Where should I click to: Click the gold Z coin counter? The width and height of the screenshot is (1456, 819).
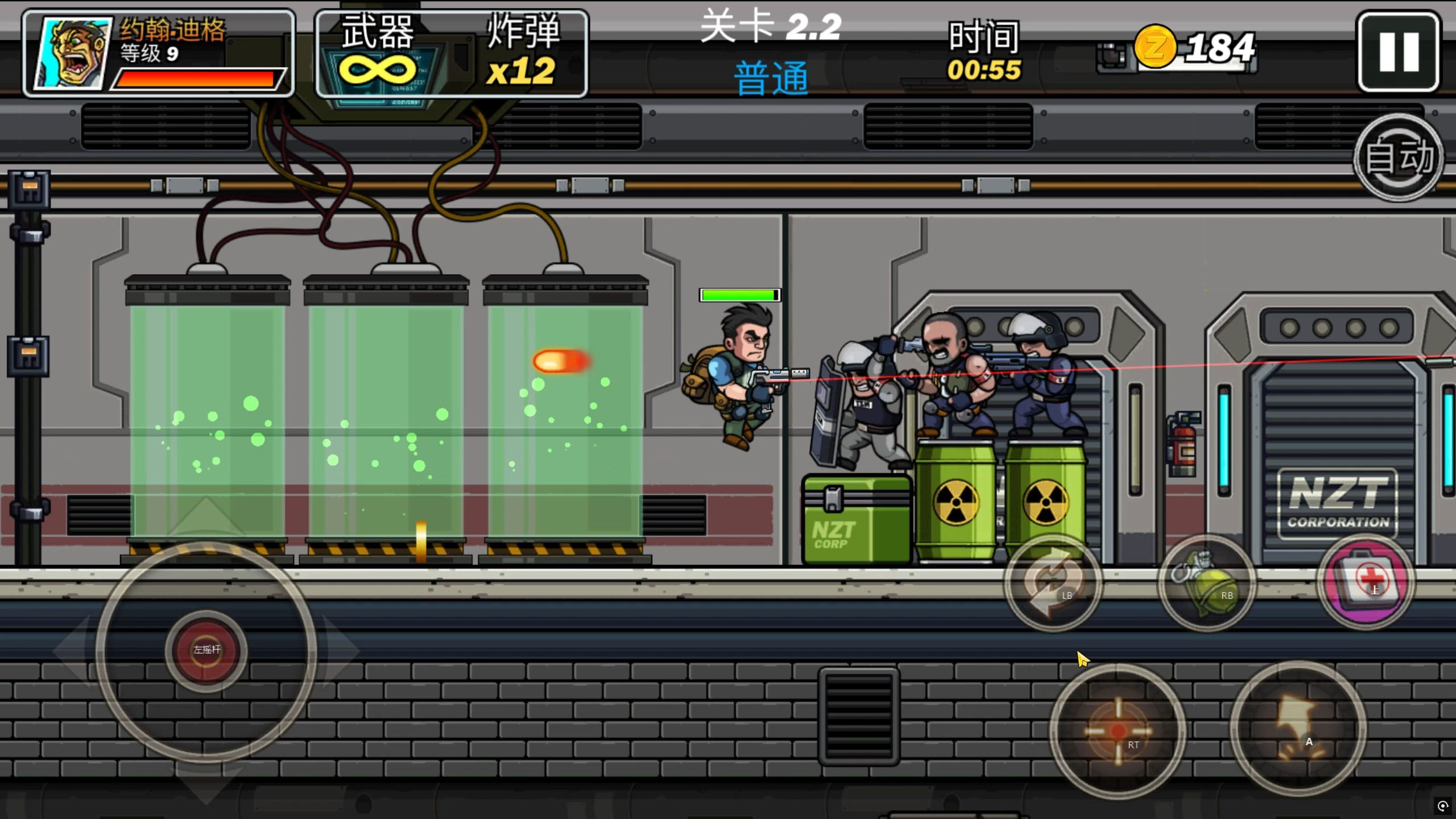[x=1194, y=48]
